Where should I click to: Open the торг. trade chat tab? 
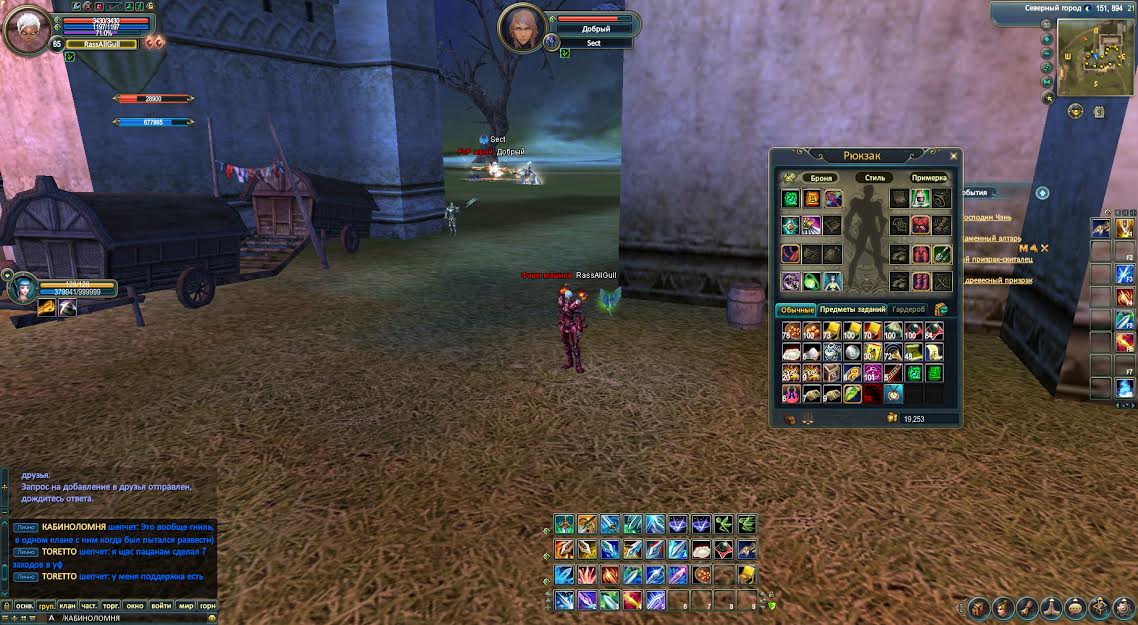[112, 606]
